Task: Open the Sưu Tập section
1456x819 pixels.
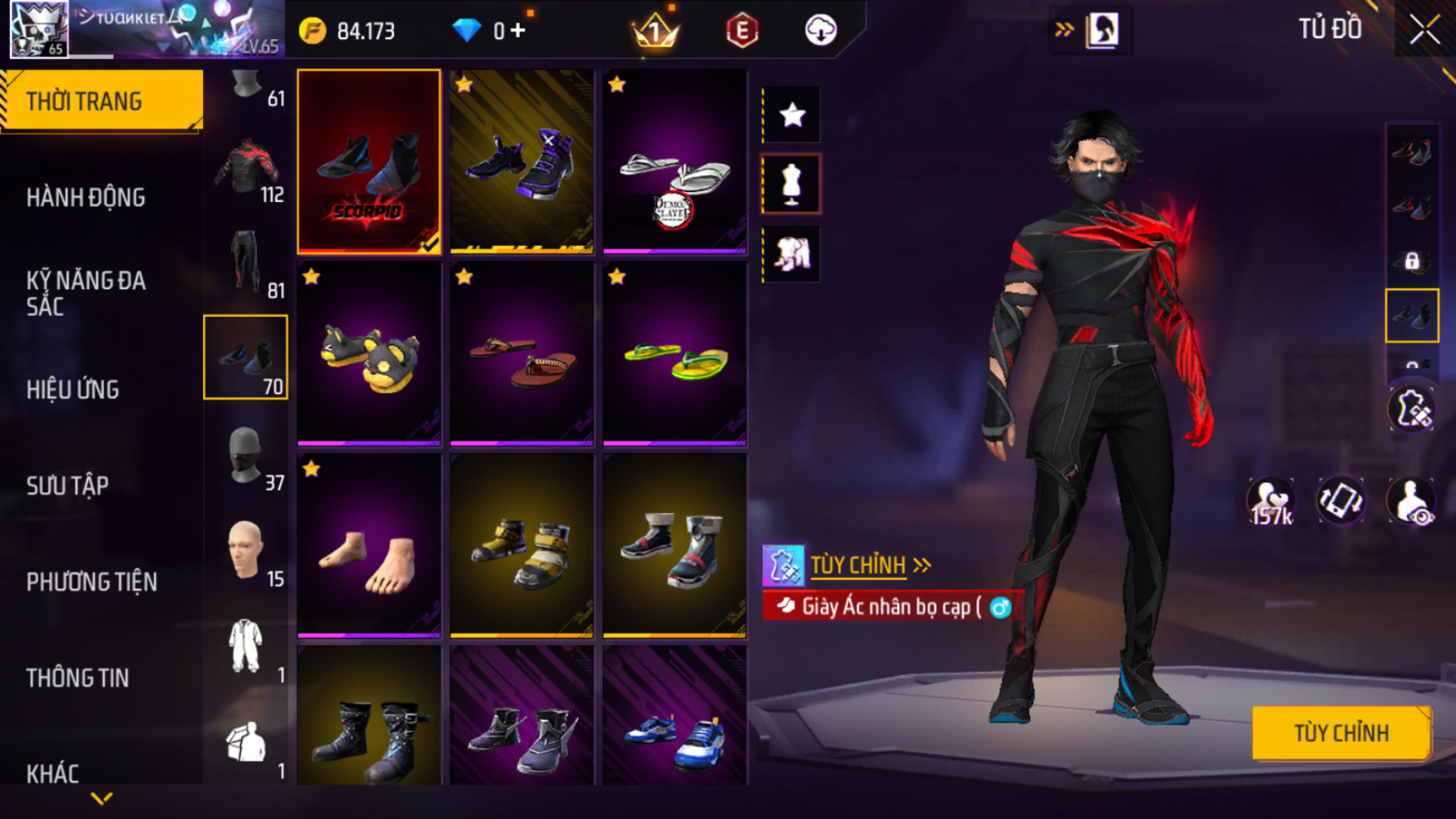Action: pos(67,486)
